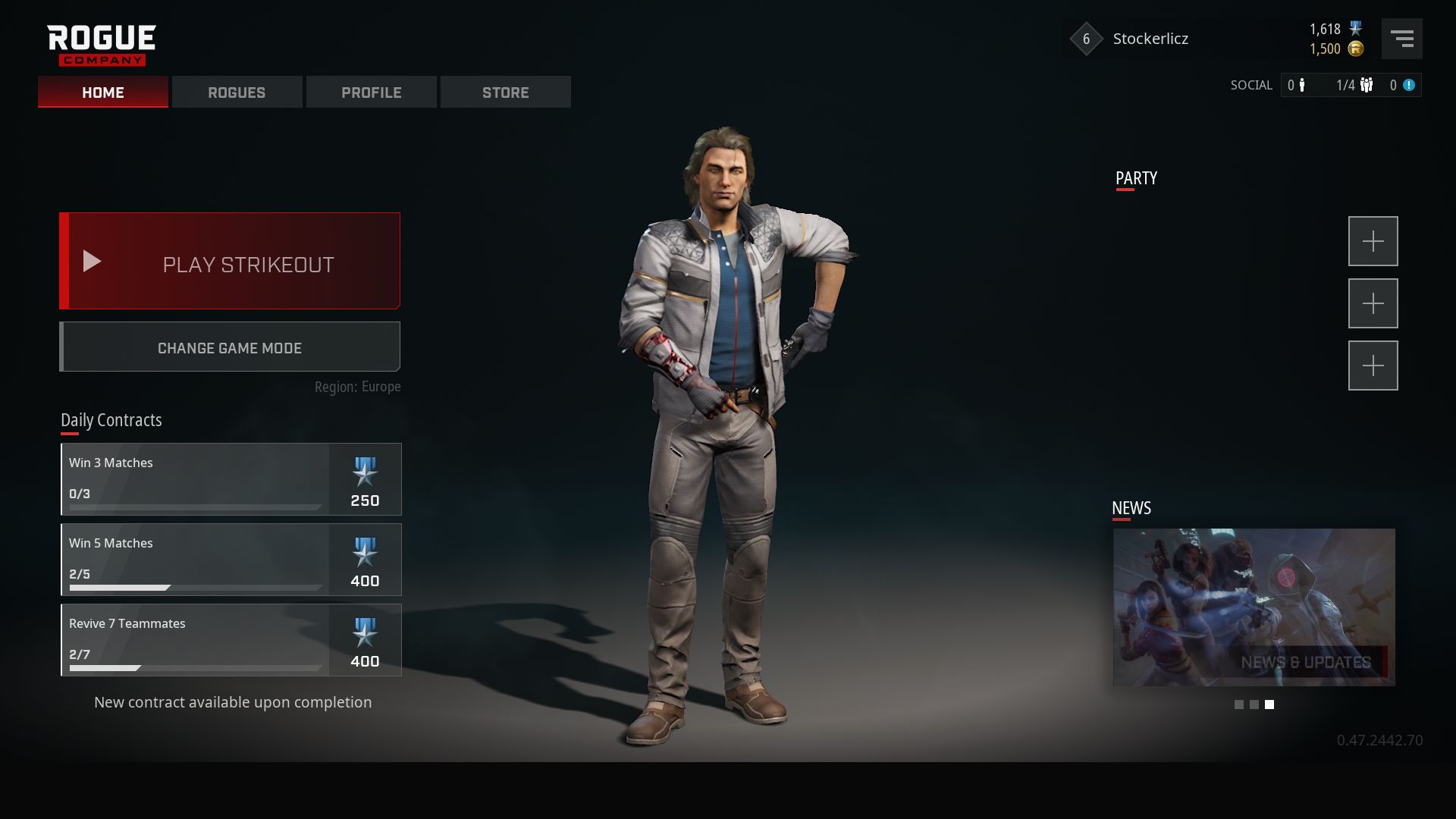This screenshot has height=819, width=1456.
Task: Open the Profile tab
Action: (371, 92)
